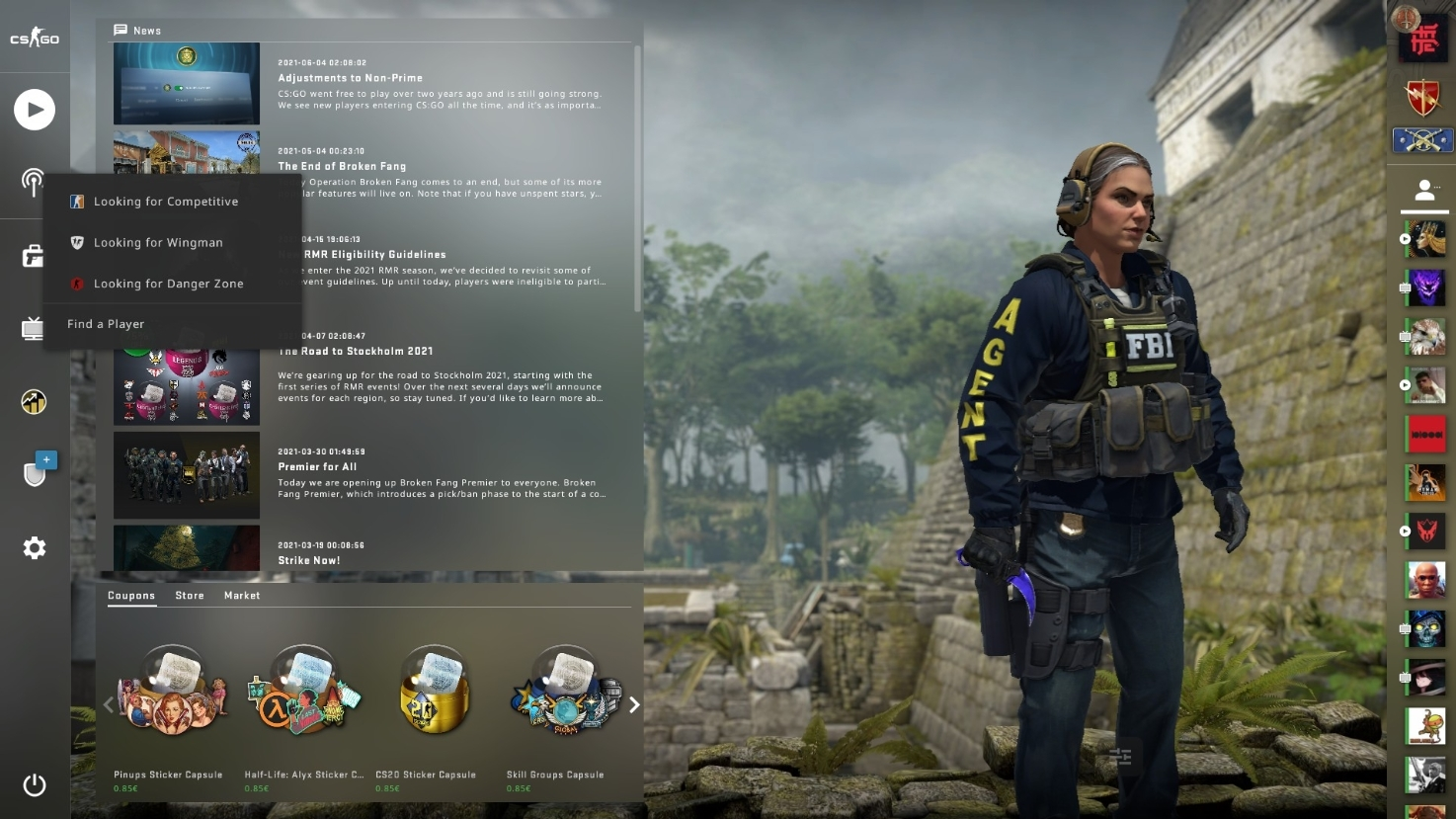The image size is (1456, 819).
Task: Open the Adjustments to Non-Prime news article
Action: pyautogui.click(x=350, y=77)
